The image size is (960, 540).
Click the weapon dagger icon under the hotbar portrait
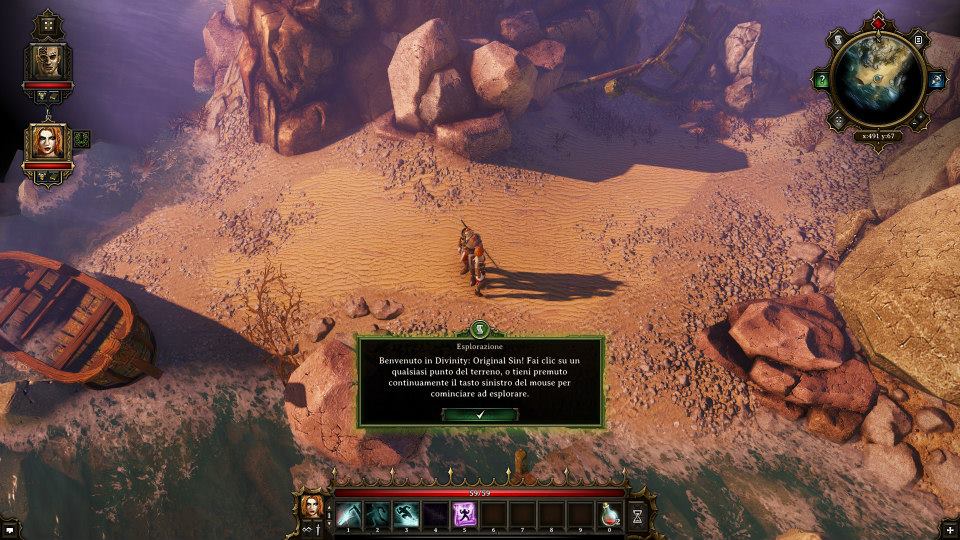[x=320, y=525]
